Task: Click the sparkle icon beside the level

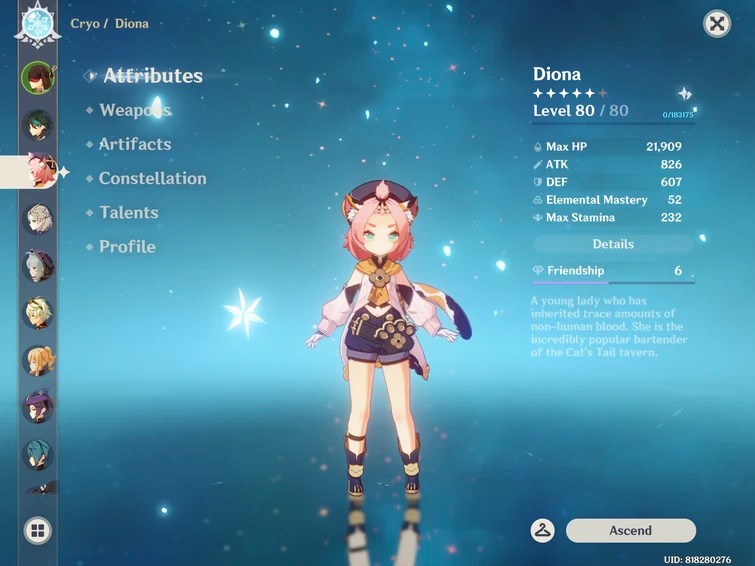Action: coord(684,94)
